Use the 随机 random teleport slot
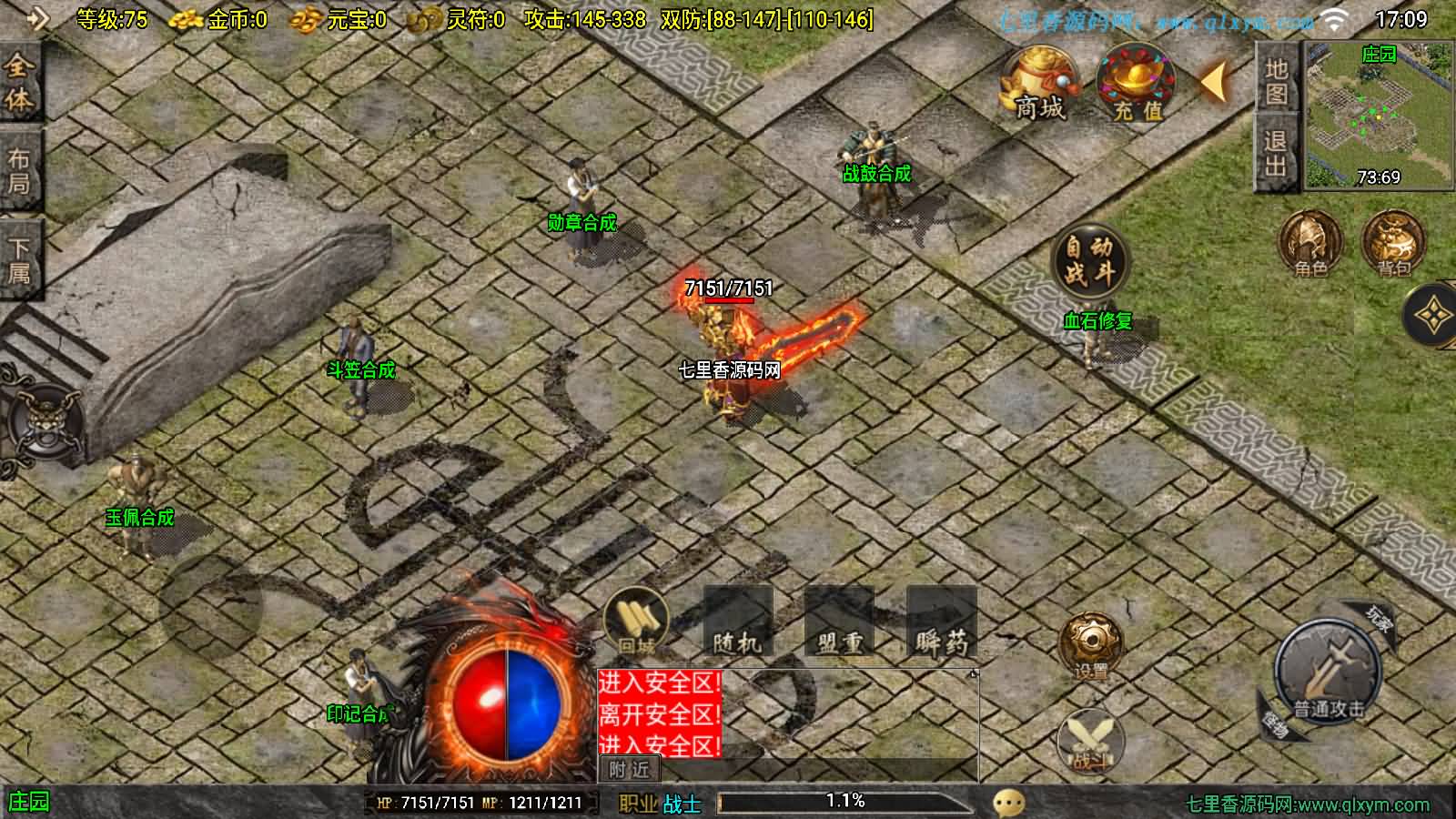This screenshot has width=1456, height=819. (x=738, y=623)
